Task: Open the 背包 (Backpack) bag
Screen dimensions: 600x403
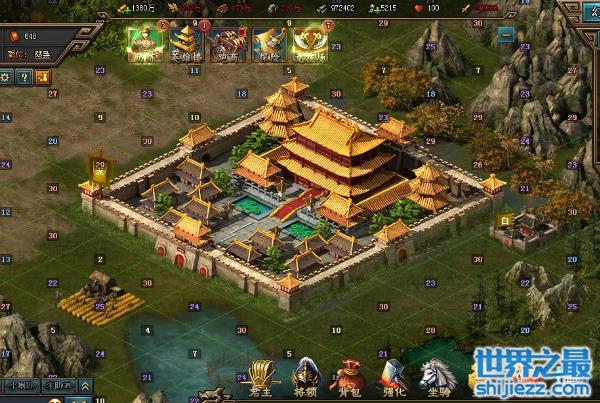Action: [x=346, y=377]
